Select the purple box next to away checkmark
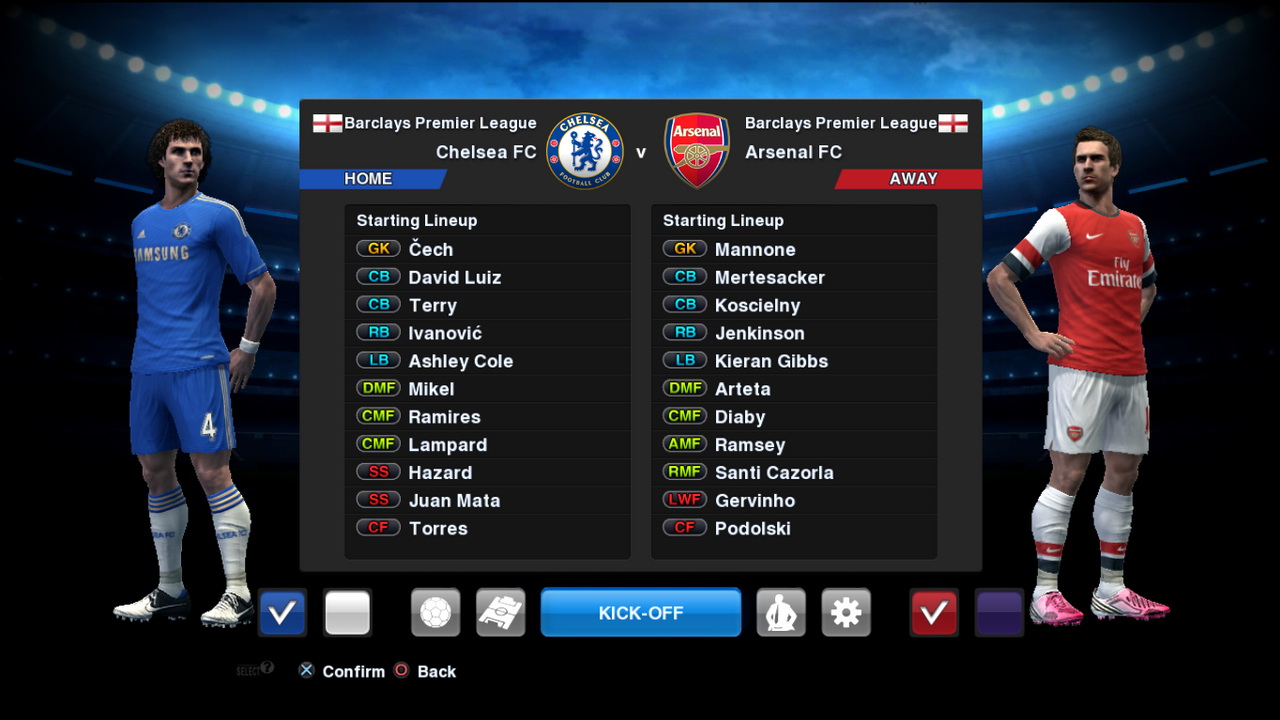1280x720 pixels. (x=997, y=612)
